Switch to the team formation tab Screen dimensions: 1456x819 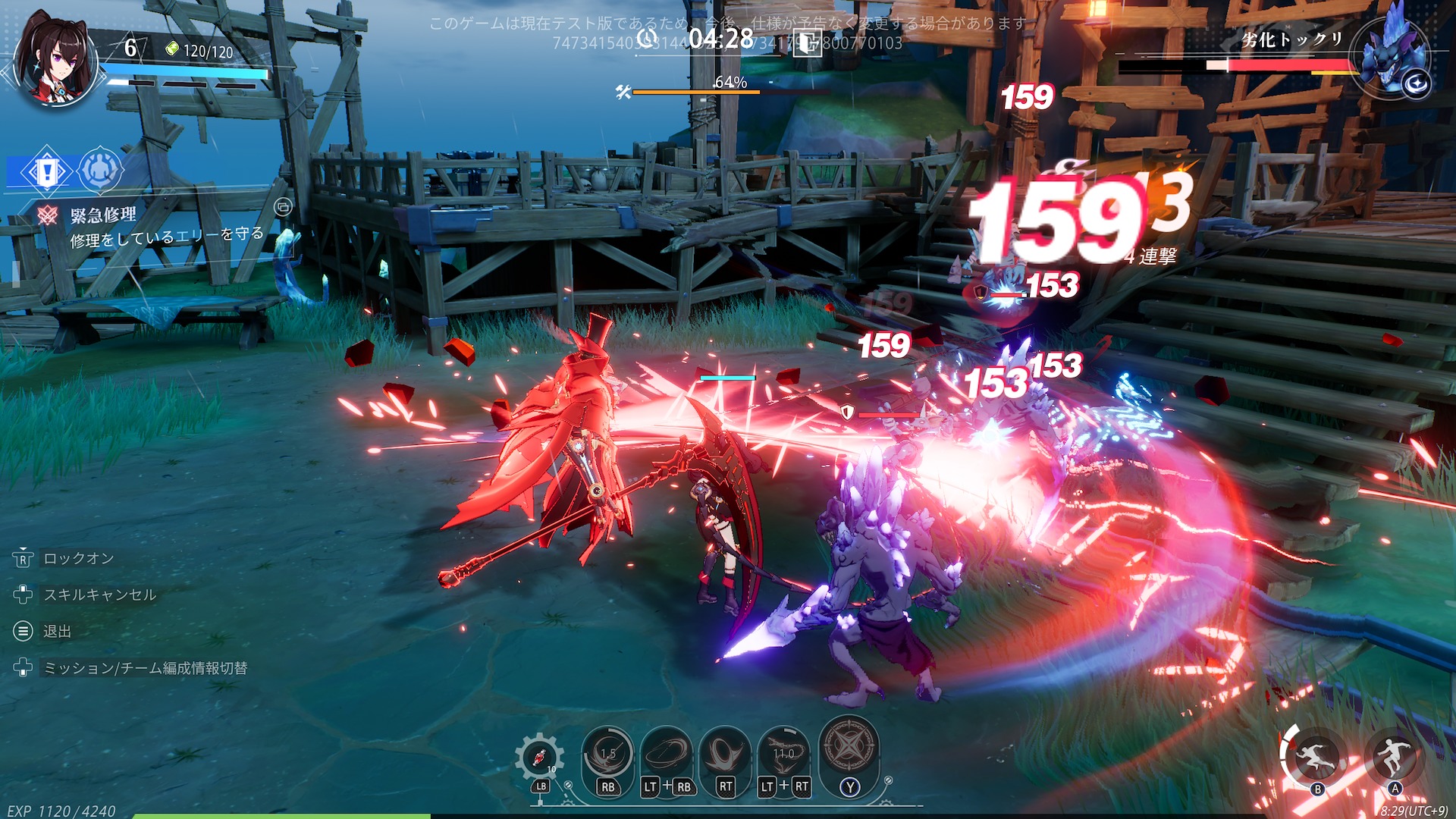click(99, 171)
